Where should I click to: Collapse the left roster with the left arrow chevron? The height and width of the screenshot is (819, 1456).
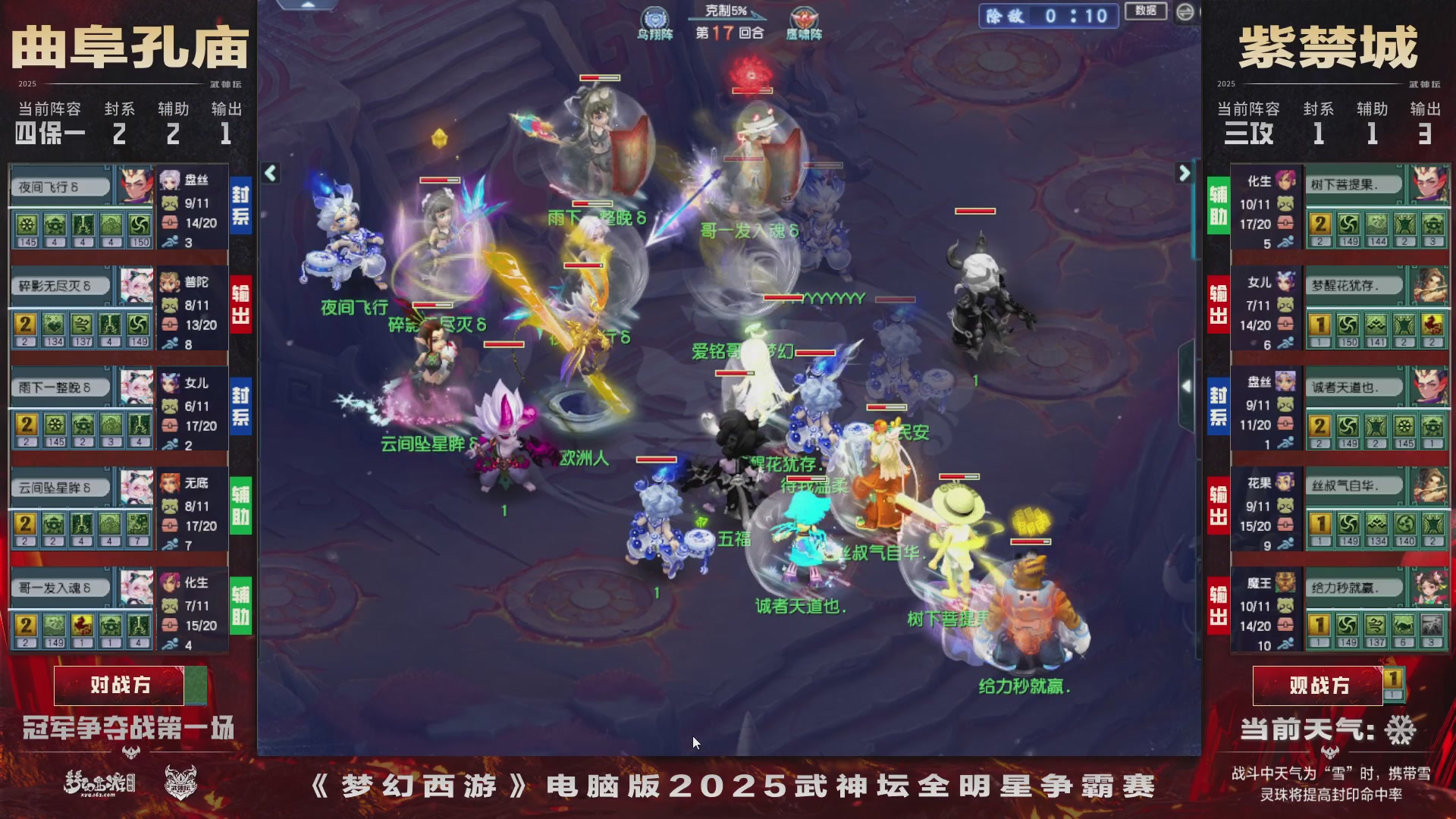(x=269, y=173)
